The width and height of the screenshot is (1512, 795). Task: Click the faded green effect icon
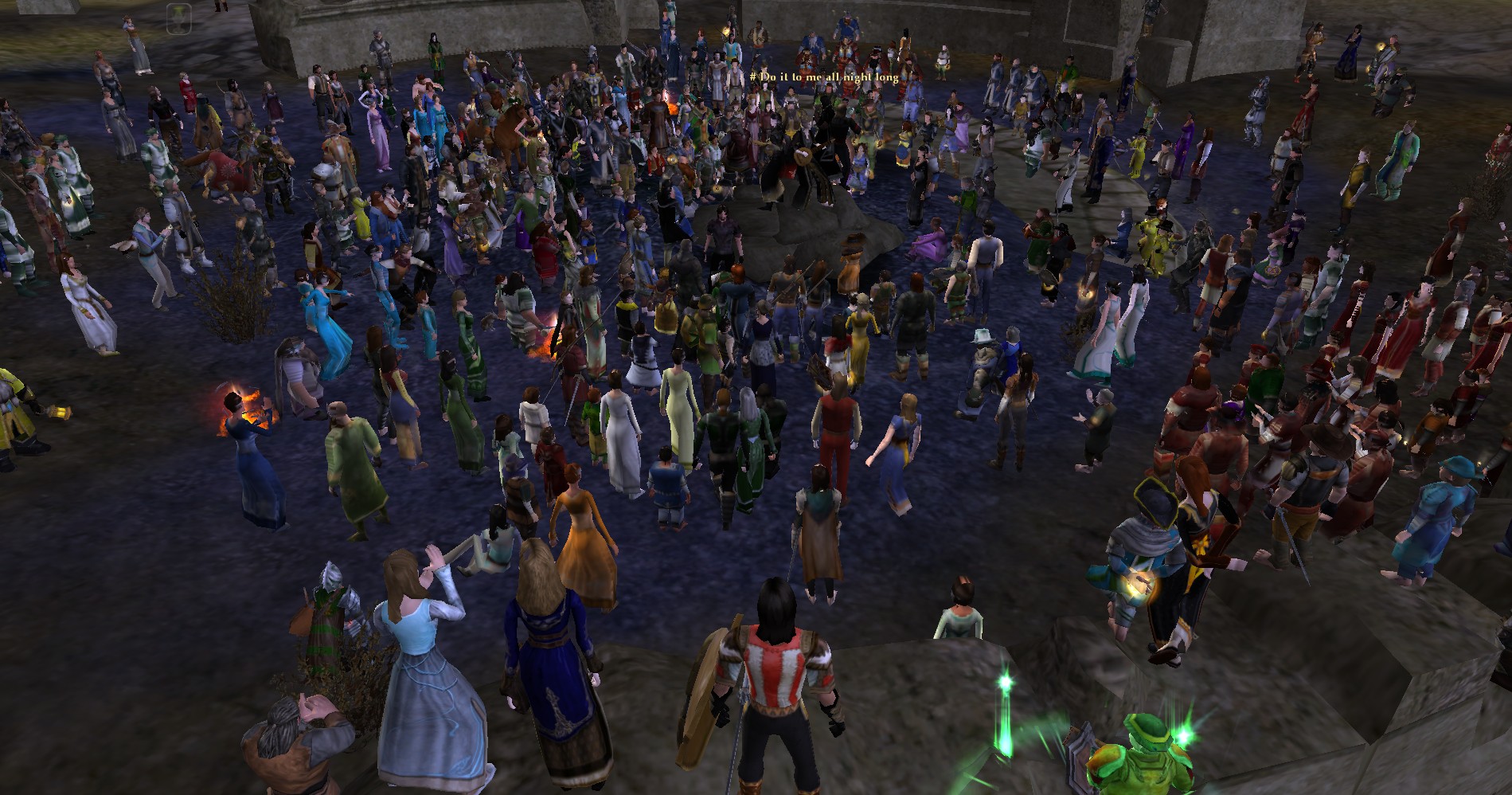(178, 18)
